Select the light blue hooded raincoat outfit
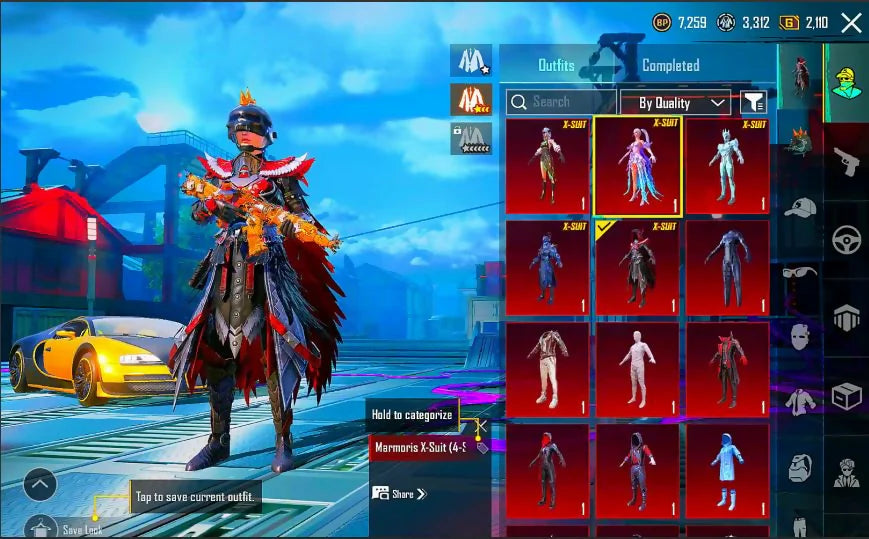The image size is (869, 539). [x=728, y=471]
